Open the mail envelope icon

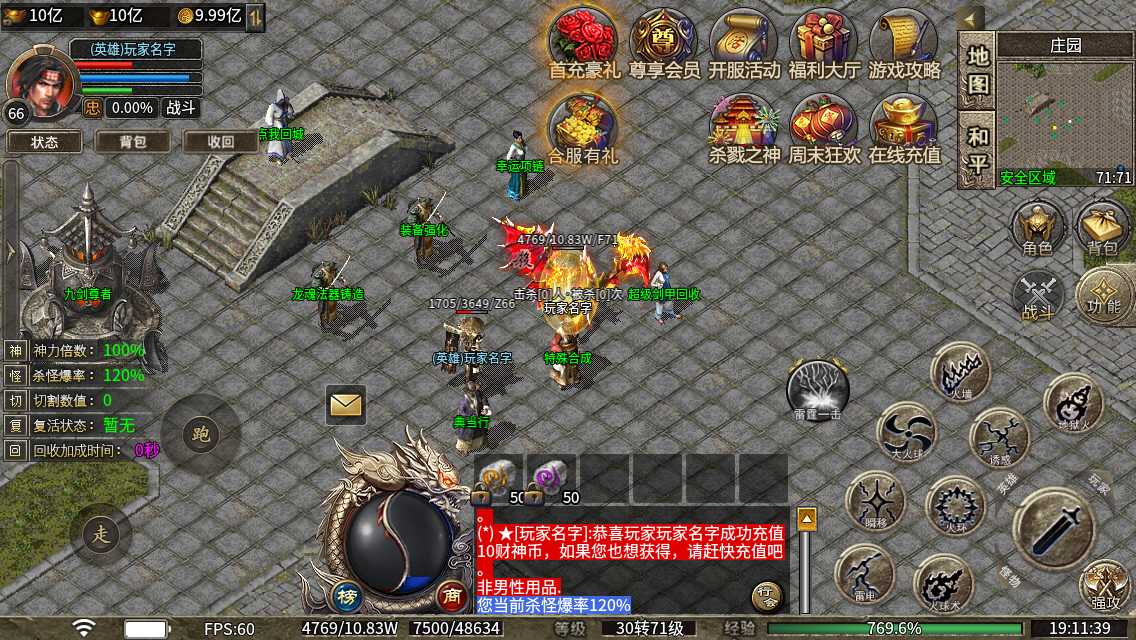pyautogui.click(x=346, y=404)
